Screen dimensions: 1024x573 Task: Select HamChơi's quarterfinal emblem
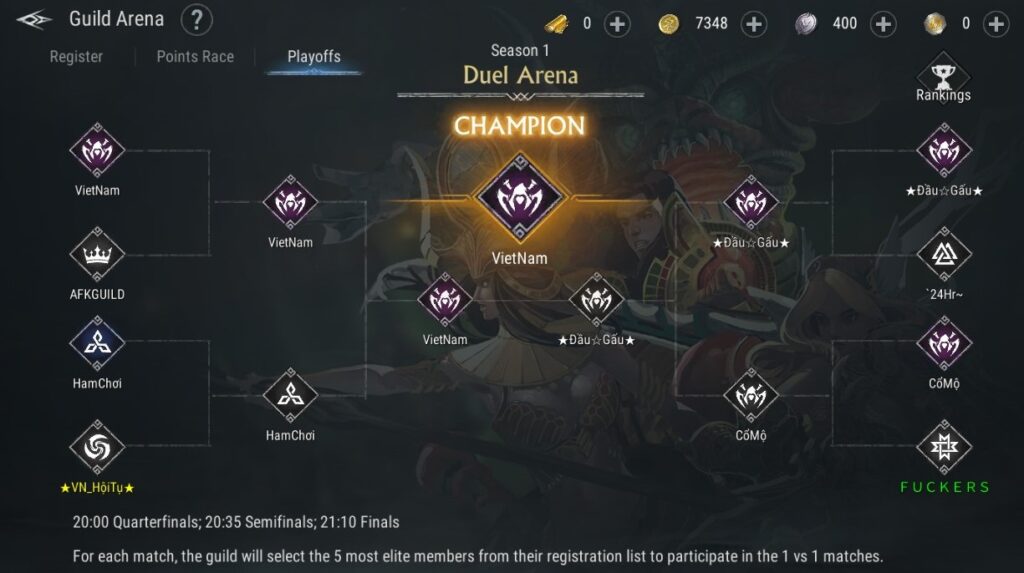[97, 343]
